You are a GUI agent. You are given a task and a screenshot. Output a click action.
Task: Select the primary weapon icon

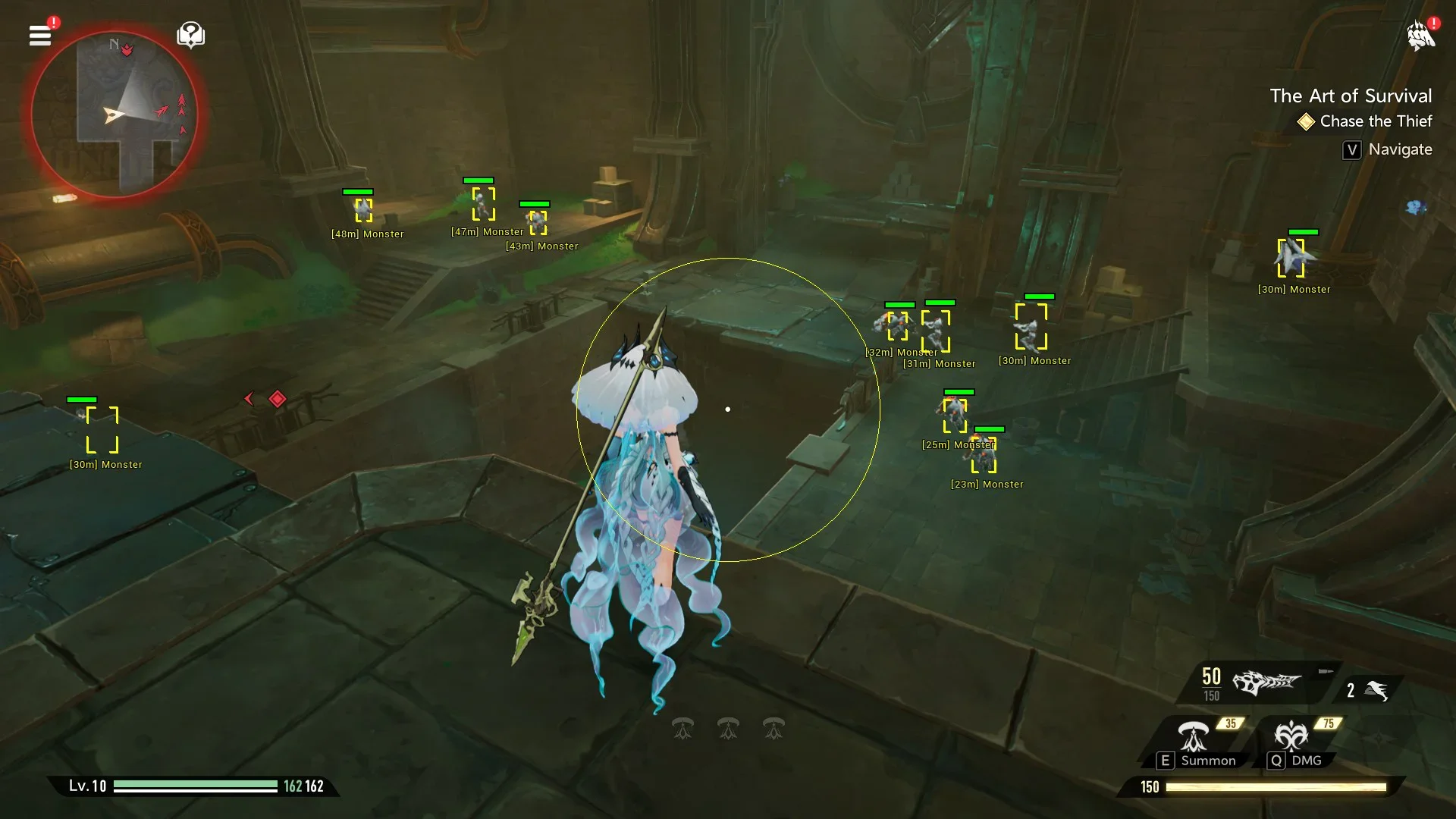point(1266,682)
